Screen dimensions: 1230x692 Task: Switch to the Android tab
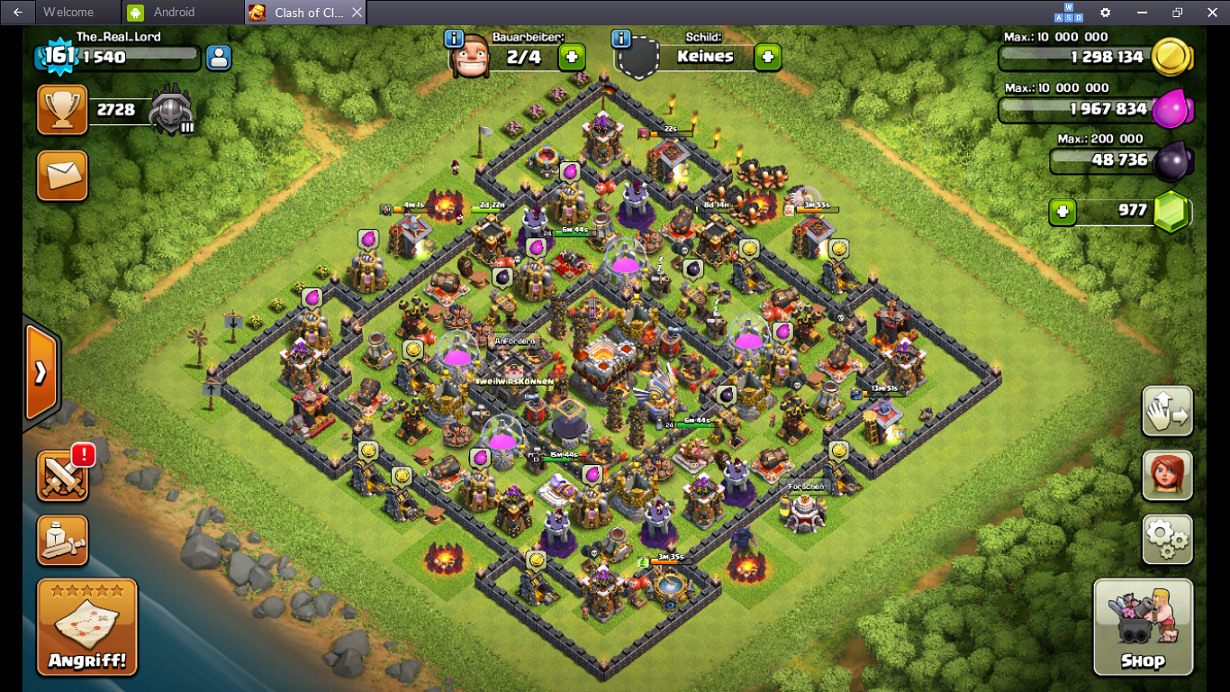173,13
